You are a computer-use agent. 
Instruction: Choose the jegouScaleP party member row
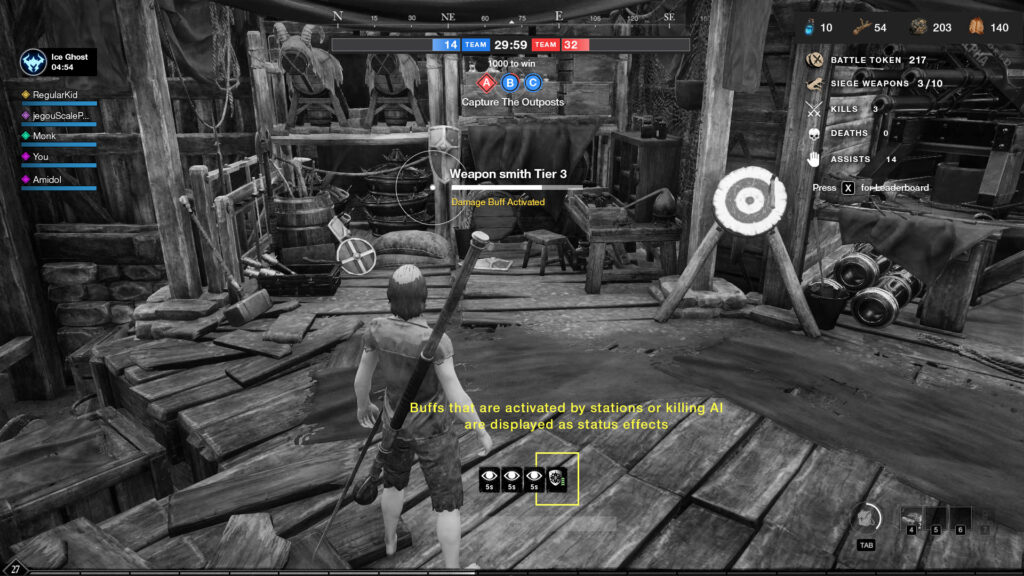[59, 116]
